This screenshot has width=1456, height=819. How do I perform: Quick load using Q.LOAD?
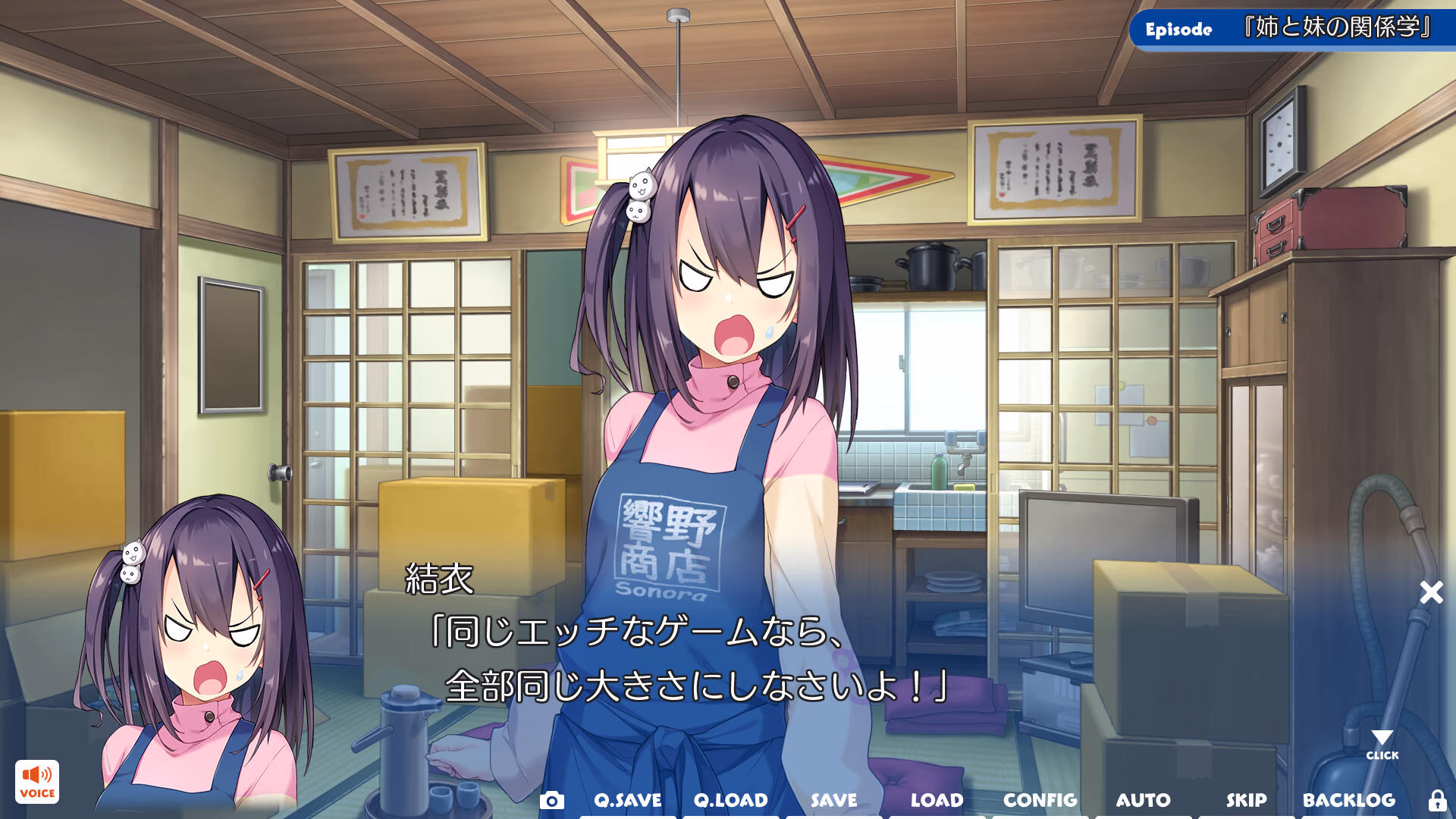(730, 800)
